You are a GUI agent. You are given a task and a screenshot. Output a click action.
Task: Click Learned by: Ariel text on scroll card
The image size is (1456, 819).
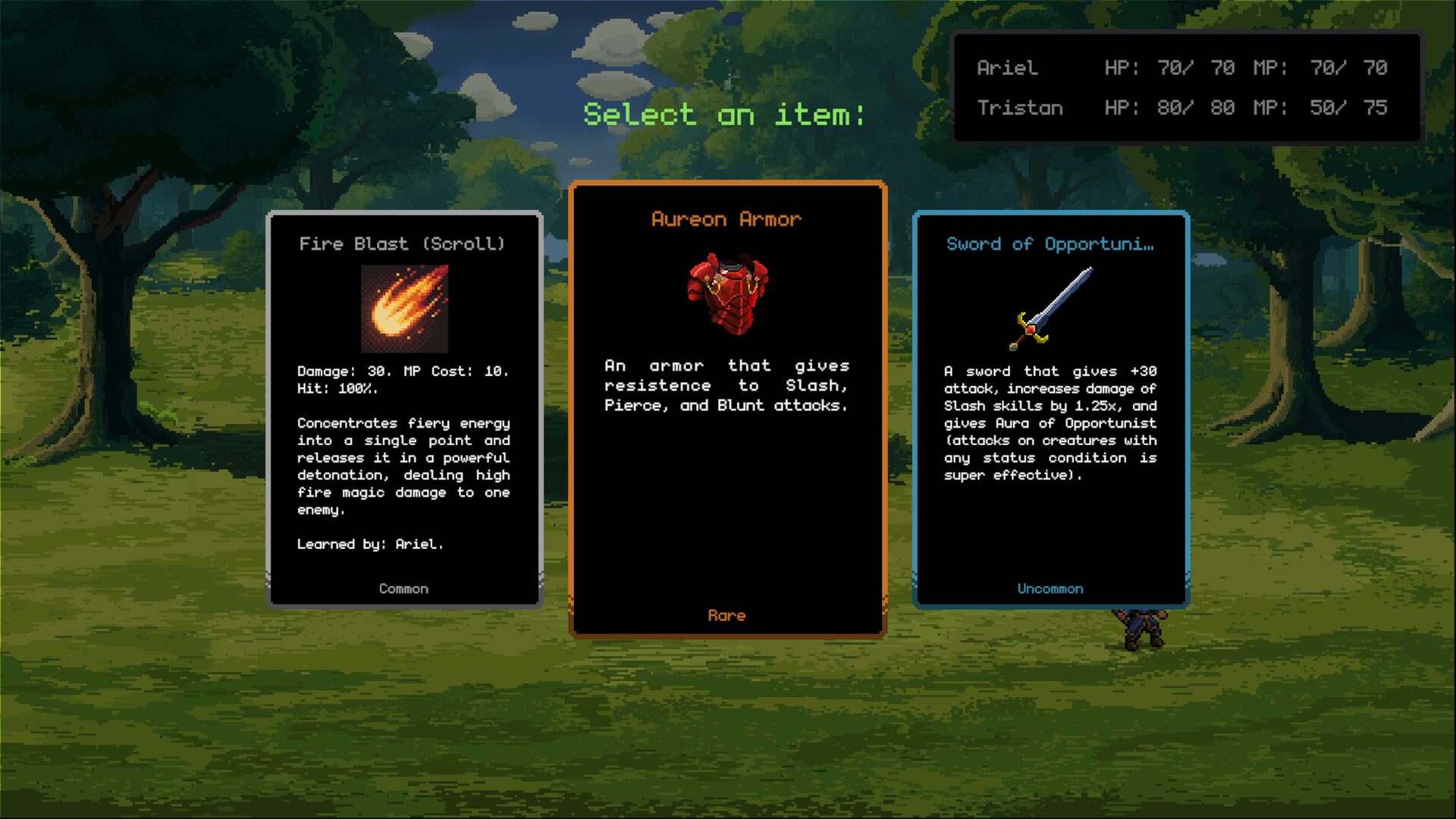(x=371, y=544)
